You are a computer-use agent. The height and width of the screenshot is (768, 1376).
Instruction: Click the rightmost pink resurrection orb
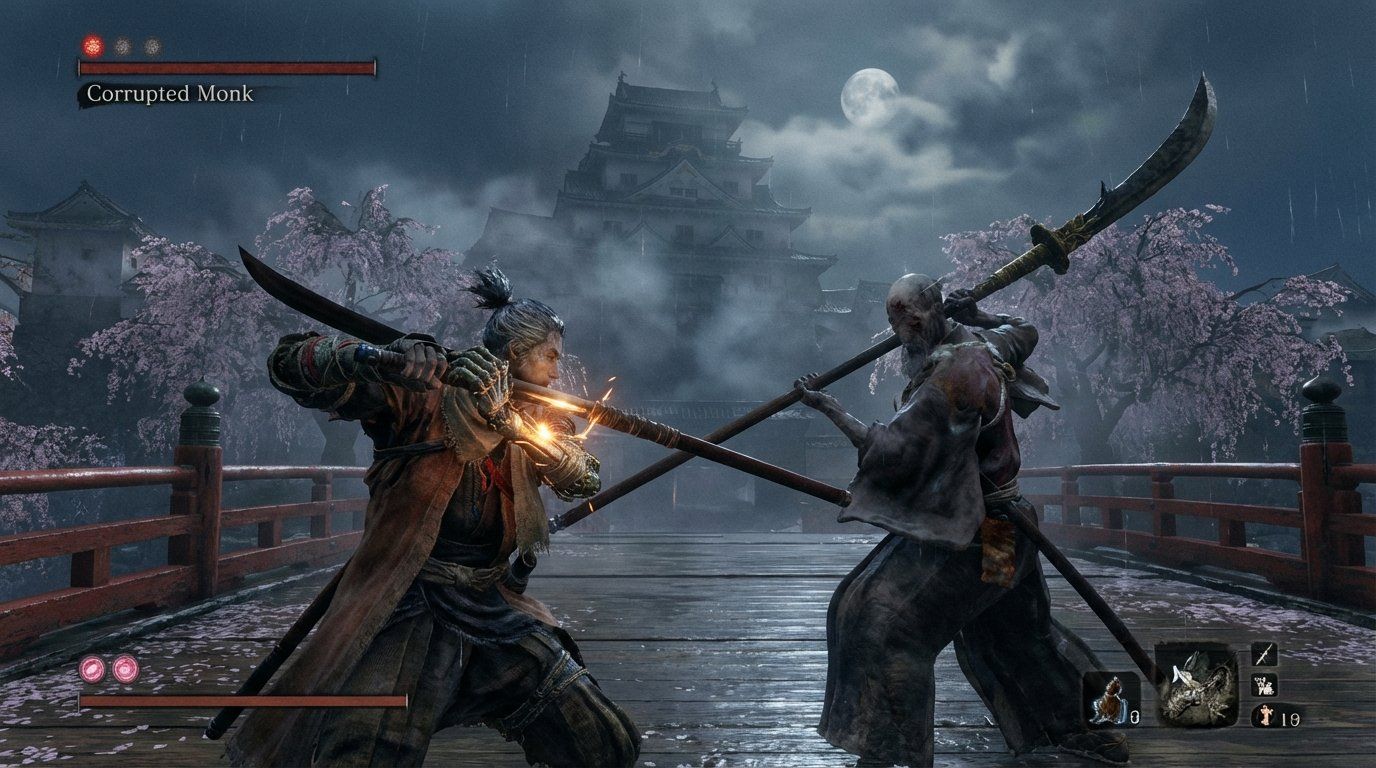(x=124, y=669)
